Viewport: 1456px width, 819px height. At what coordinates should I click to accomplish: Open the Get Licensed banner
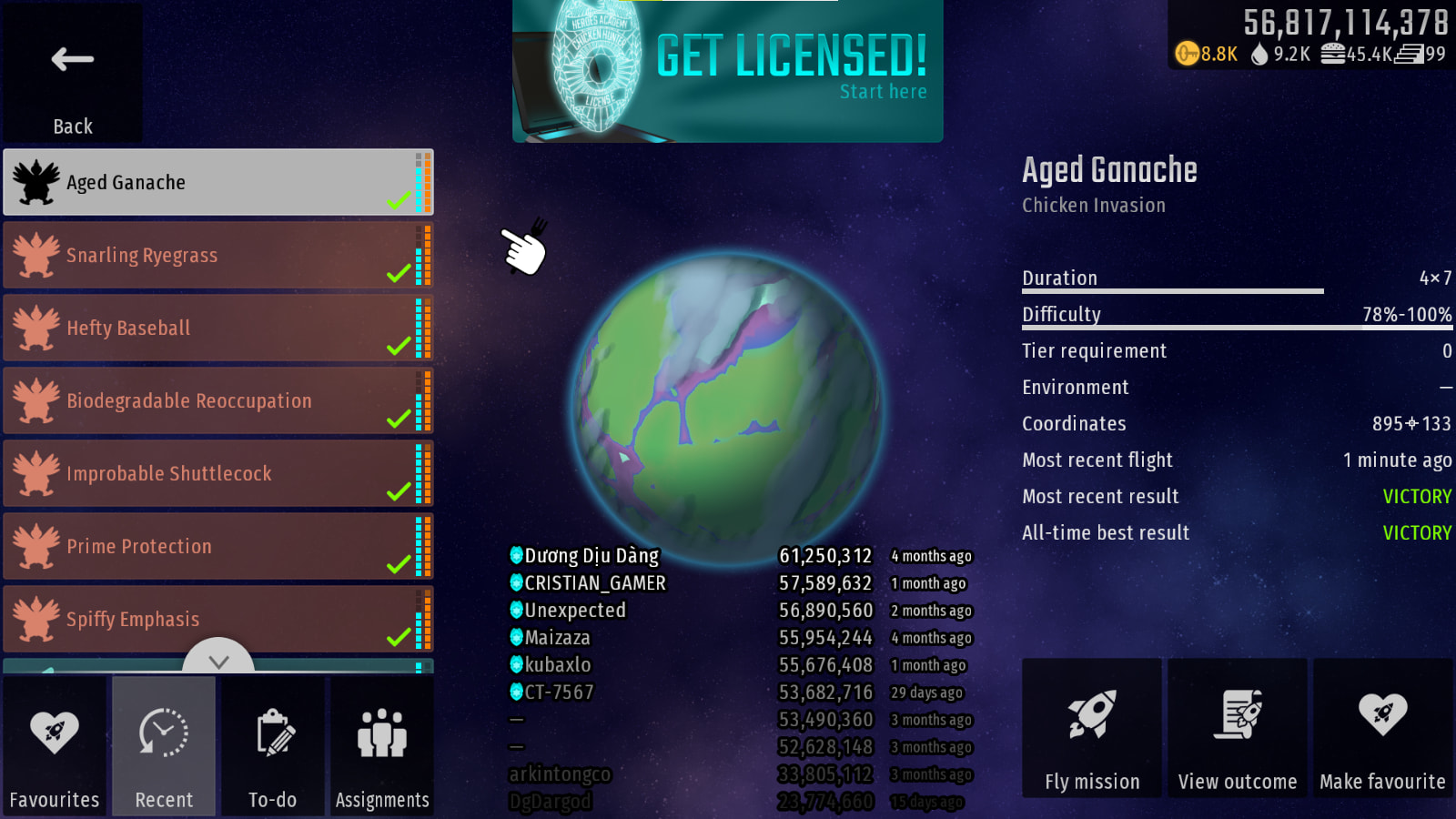tap(728, 71)
